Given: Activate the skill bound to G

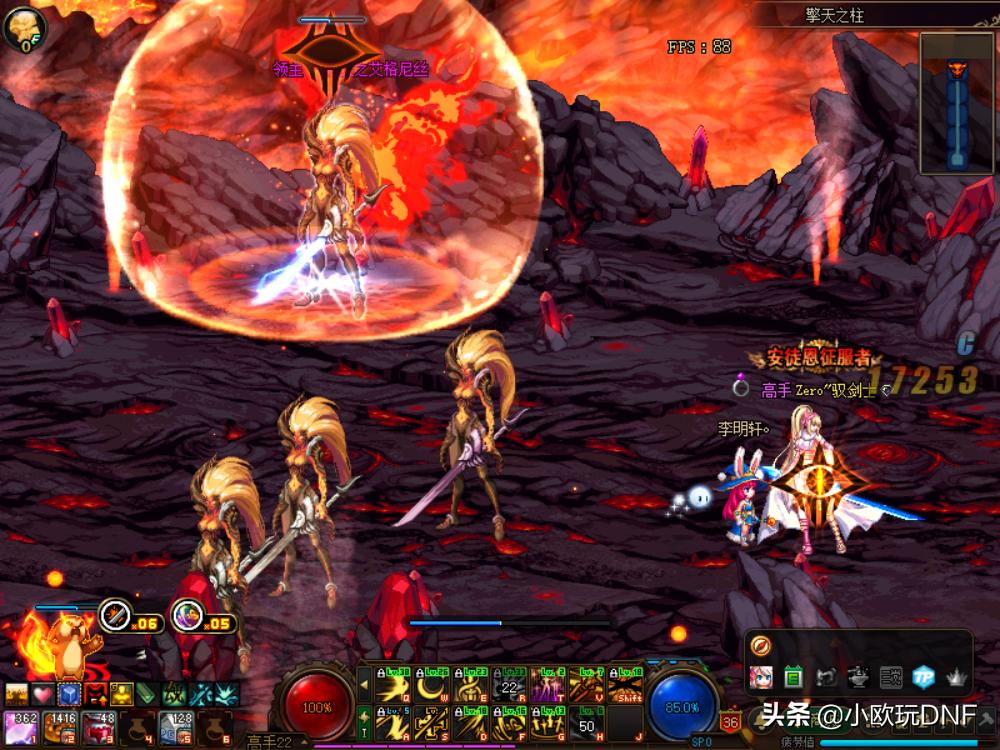Looking at the screenshot, I should [548, 723].
